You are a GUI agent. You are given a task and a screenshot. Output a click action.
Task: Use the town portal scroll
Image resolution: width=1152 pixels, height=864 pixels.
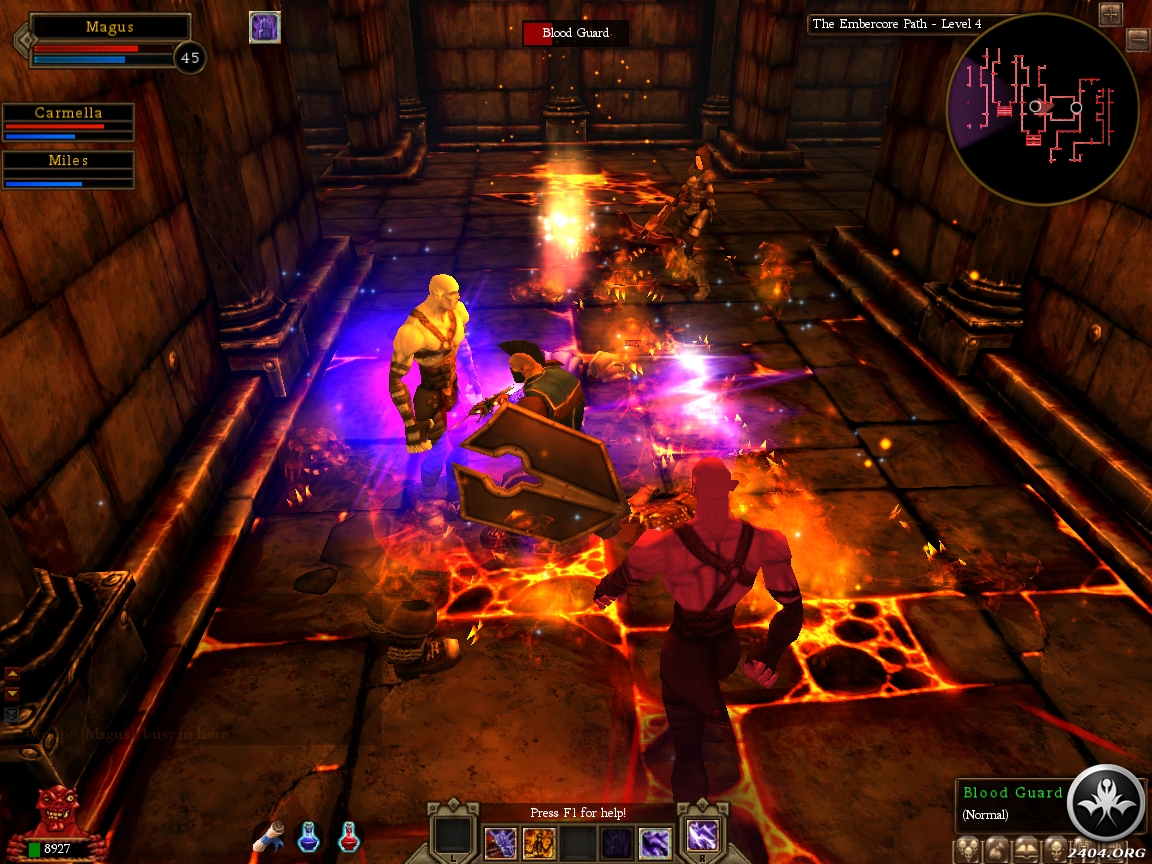pyautogui.click(x=270, y=838)
